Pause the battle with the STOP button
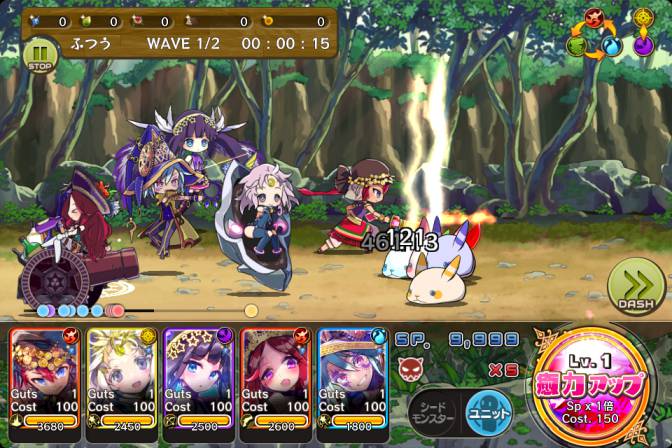 [39, 54]
